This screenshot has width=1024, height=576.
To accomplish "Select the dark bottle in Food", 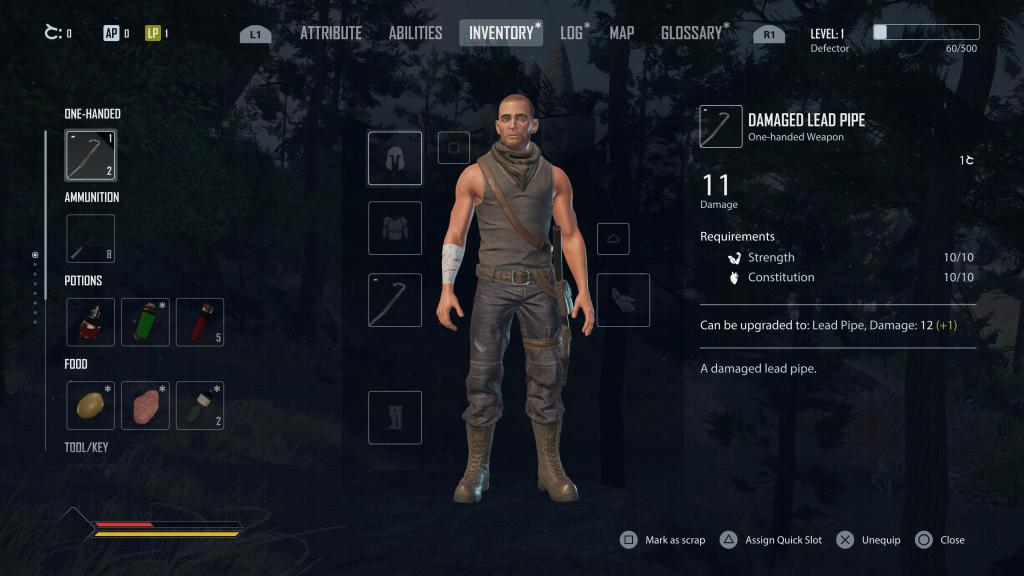I will [200, 405].
